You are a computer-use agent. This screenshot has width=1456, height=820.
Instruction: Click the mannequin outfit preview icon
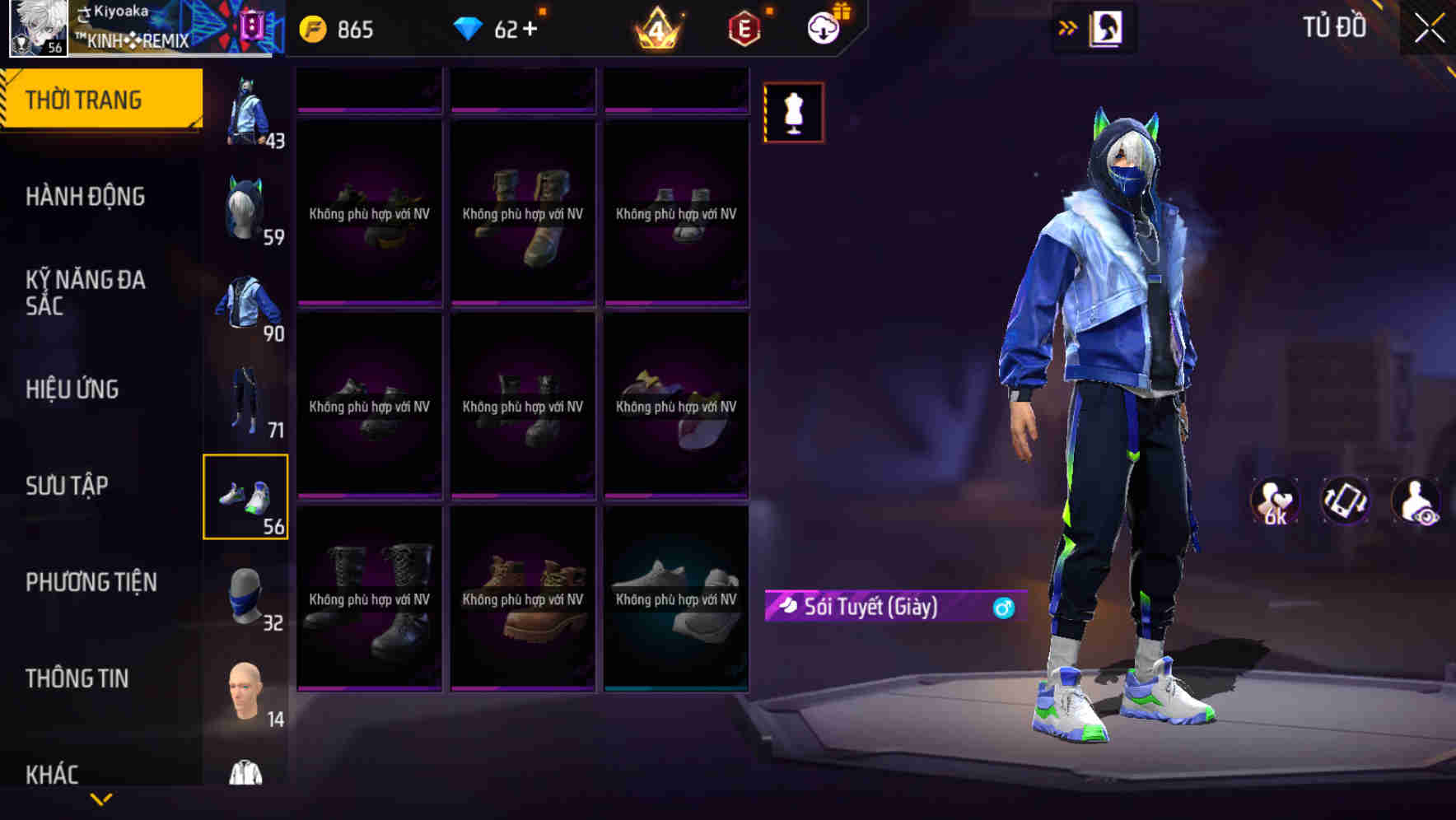pyautogui.click(x=793, y=113)
